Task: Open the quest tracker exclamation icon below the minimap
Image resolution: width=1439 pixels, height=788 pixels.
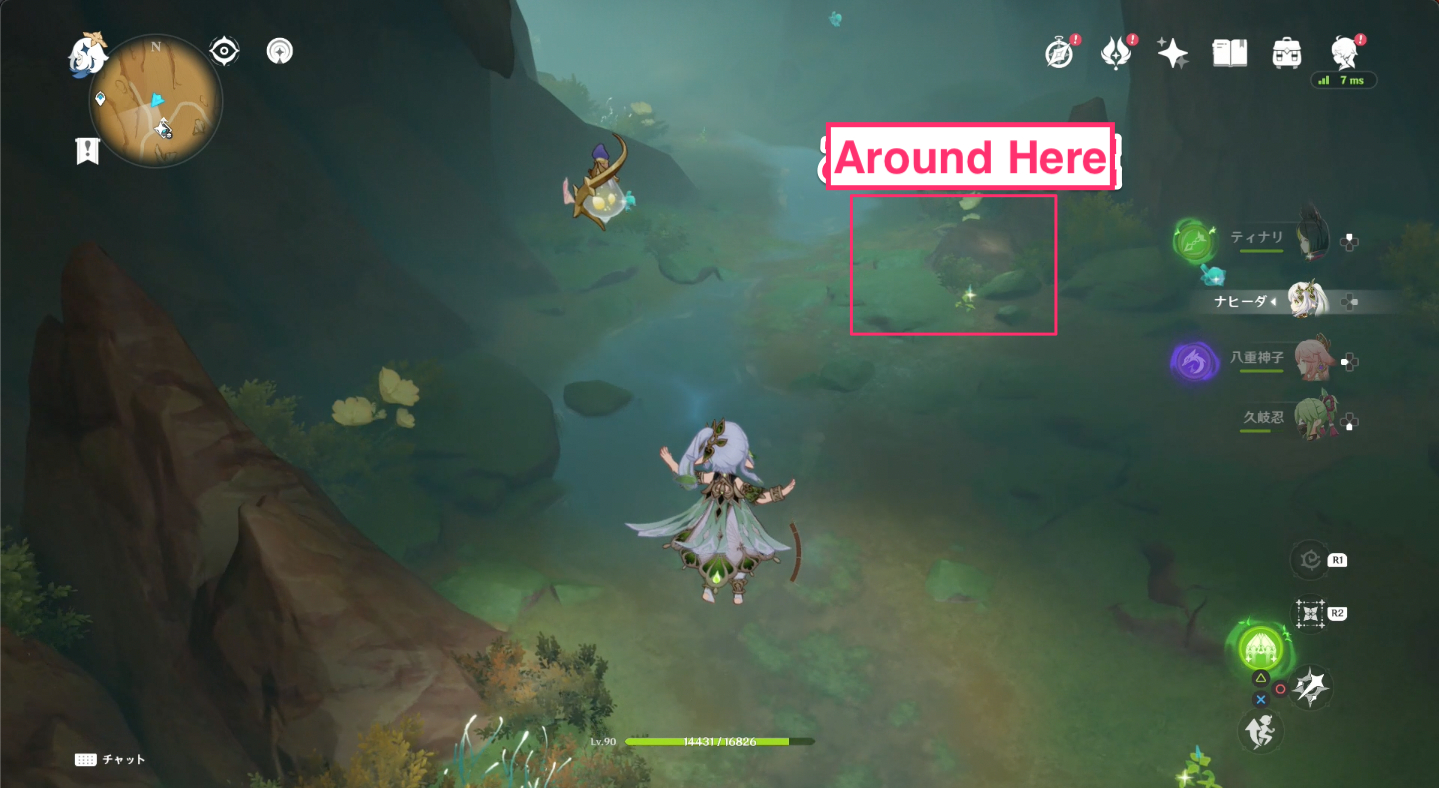Action: 88,152
